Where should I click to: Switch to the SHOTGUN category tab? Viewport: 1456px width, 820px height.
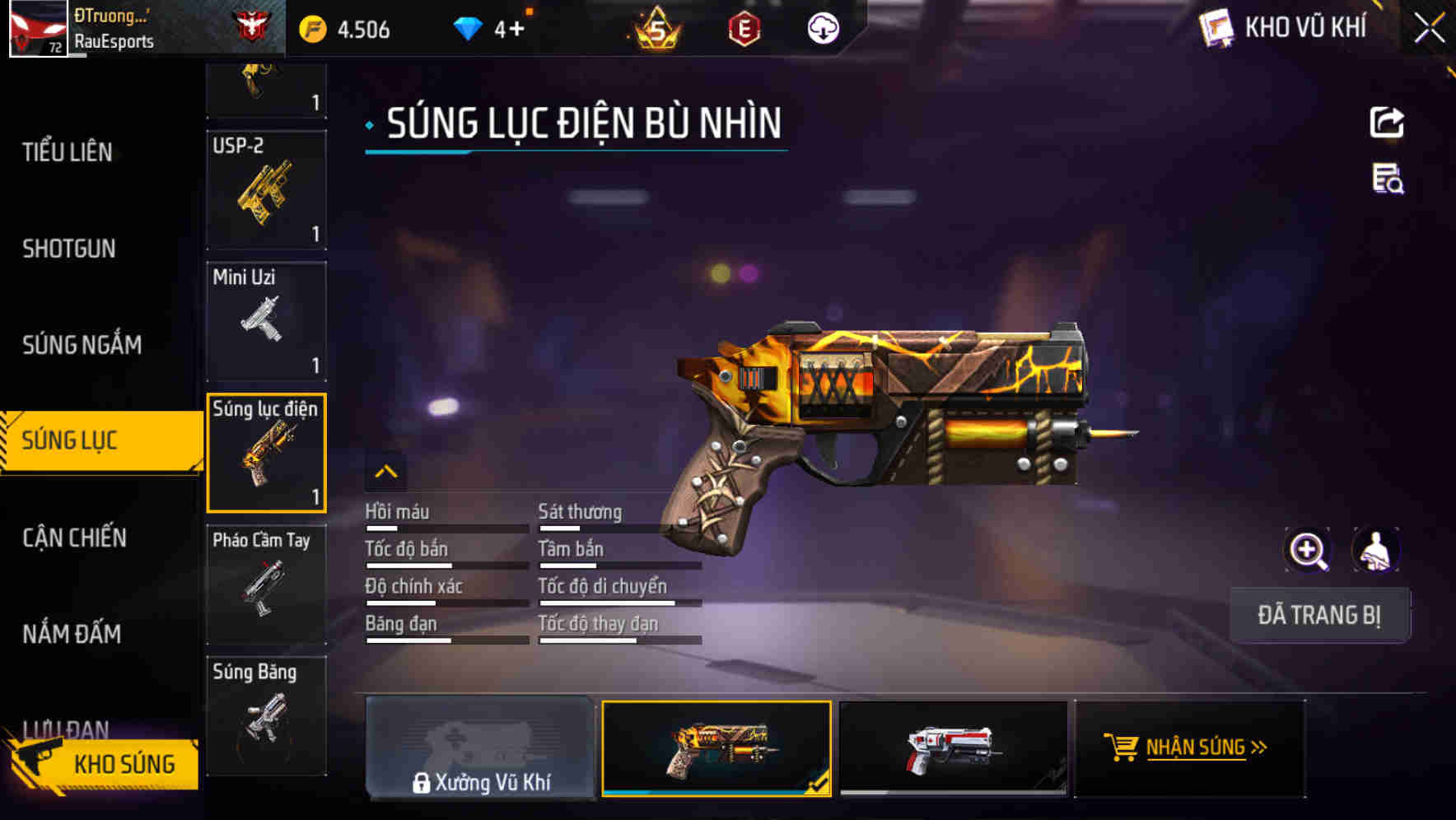click(x=68, y=249)
